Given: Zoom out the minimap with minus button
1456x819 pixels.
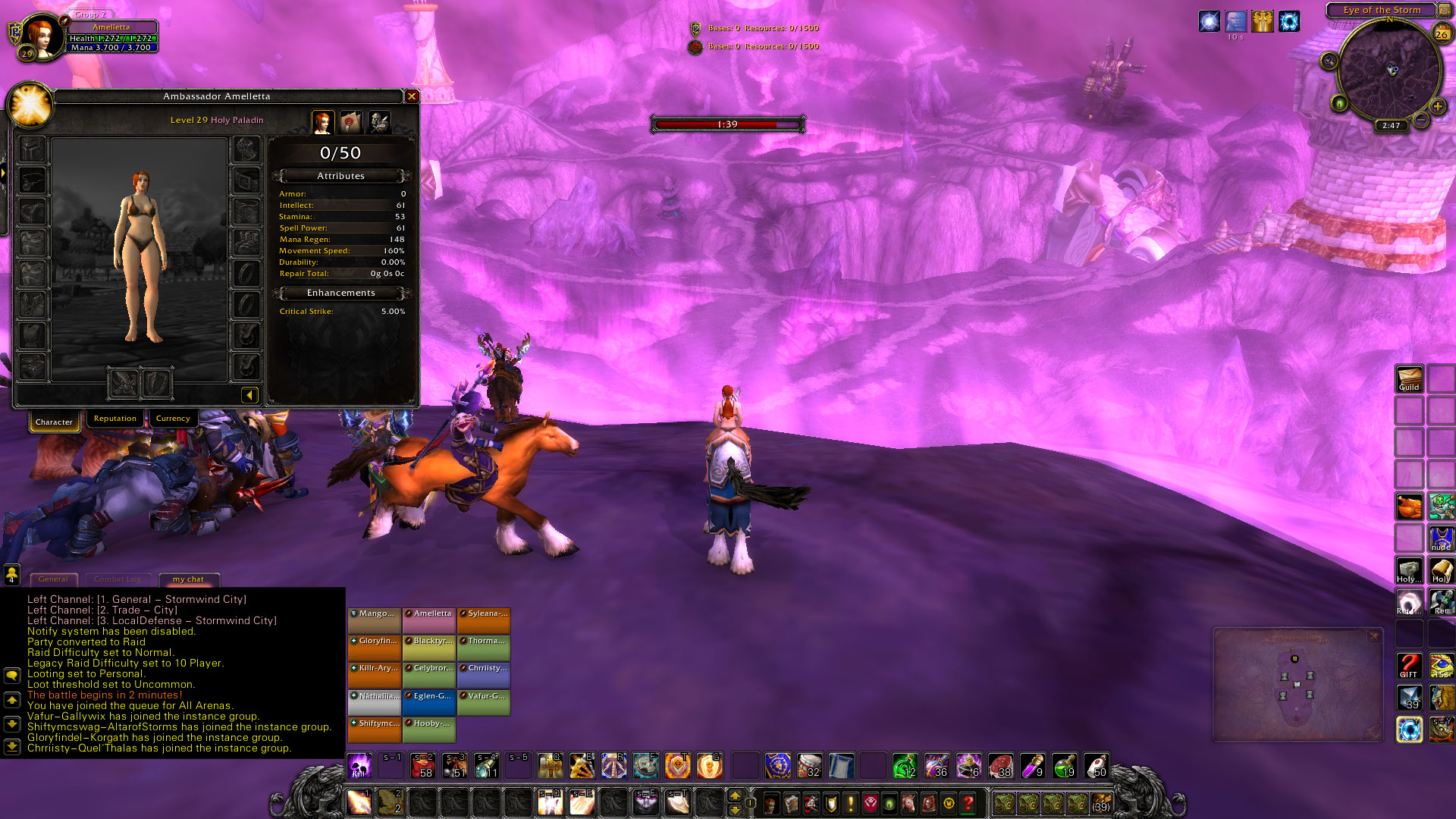Looking at the screenshot, I should point(1422,120).
